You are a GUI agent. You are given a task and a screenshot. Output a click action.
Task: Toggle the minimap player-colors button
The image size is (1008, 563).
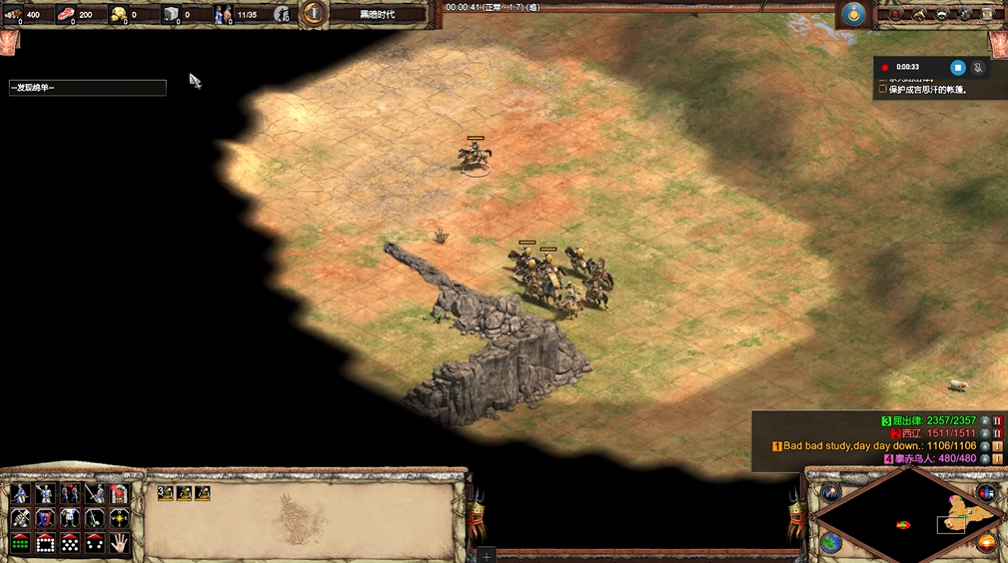(x=985, y=491)
